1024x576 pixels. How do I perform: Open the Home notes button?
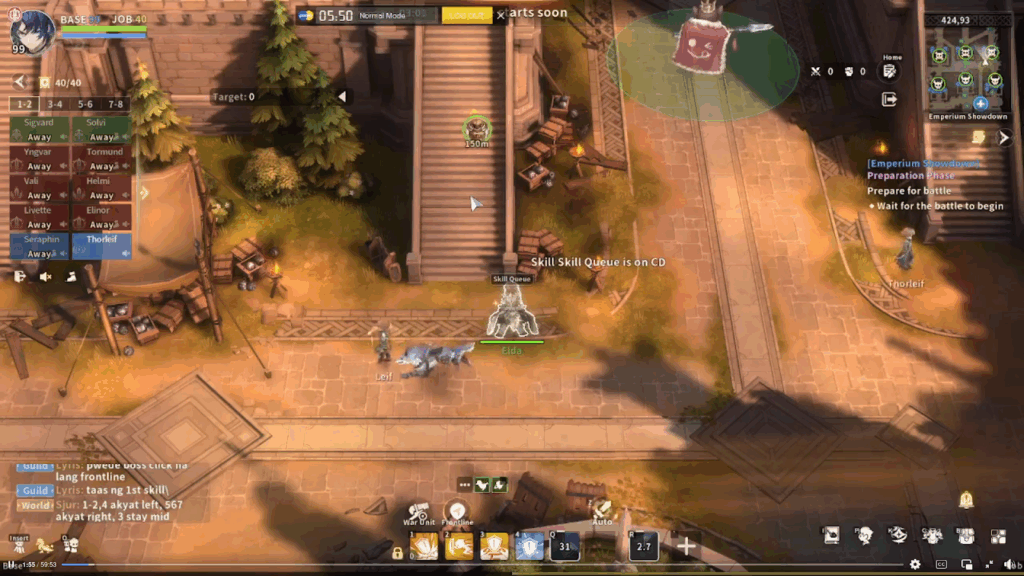pos(889,71)
